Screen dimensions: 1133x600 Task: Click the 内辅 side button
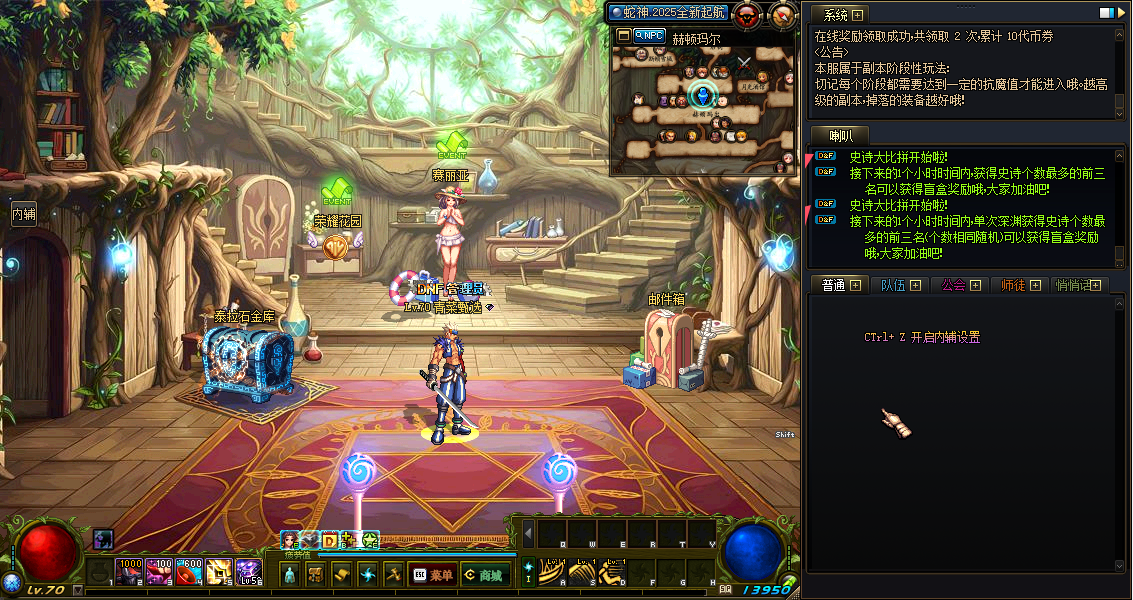[x=23, y=213]
